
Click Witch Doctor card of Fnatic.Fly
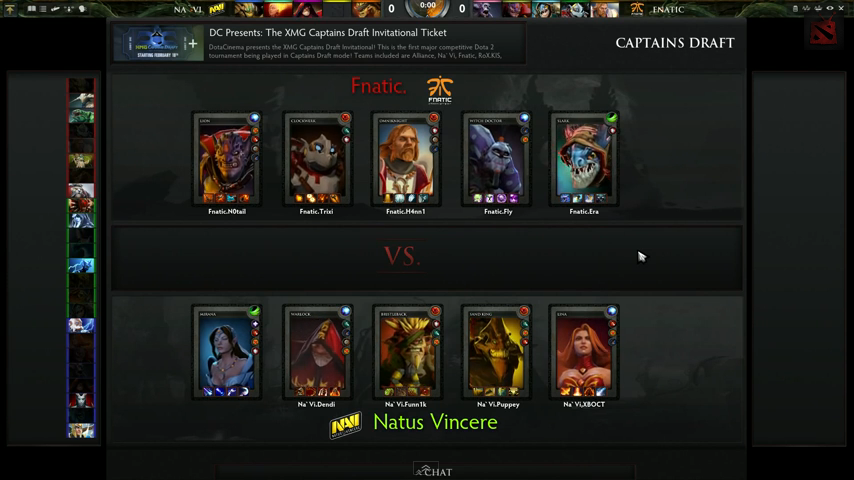click(496, 160)
